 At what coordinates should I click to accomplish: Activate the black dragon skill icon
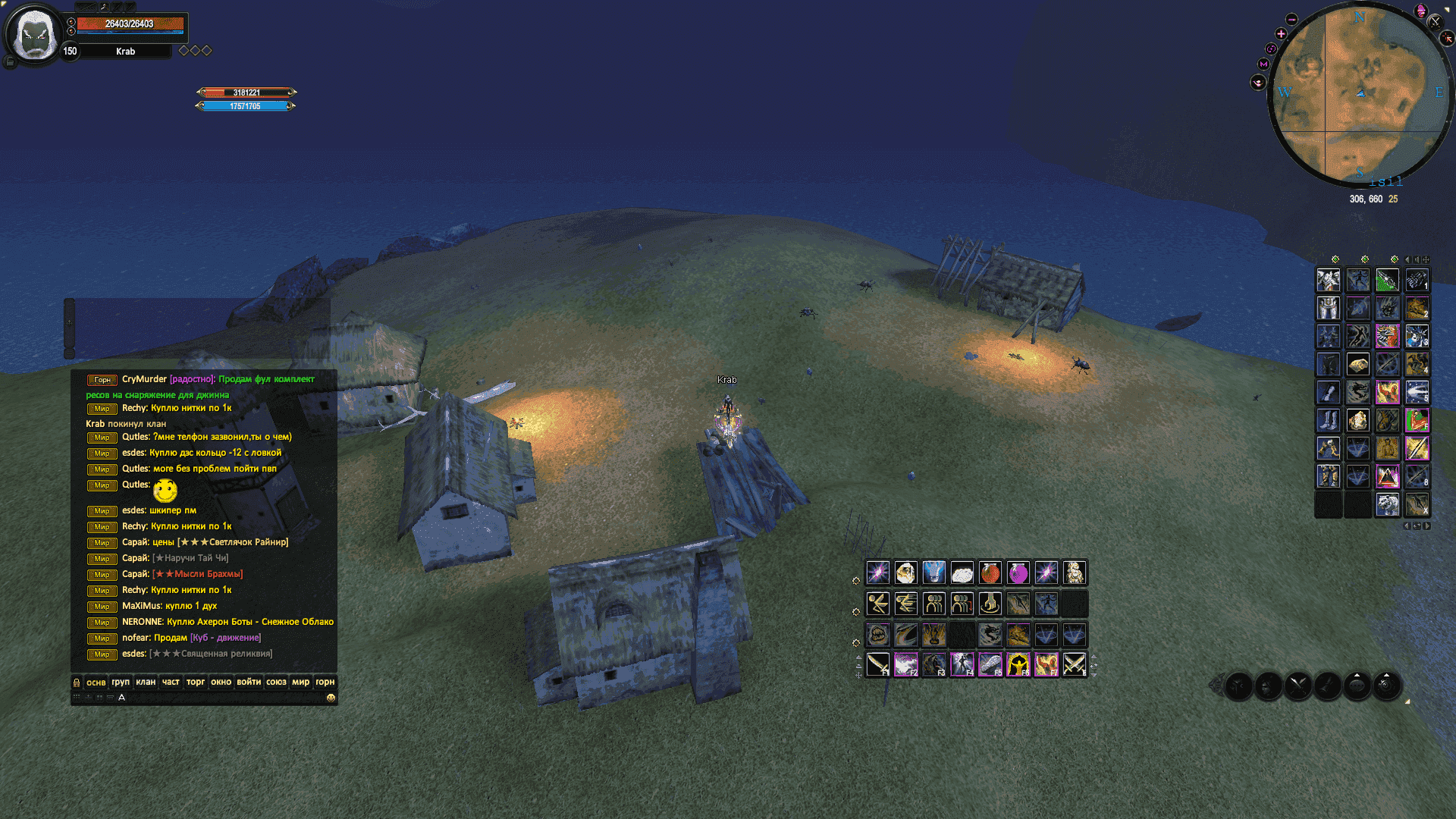point(990,634)
